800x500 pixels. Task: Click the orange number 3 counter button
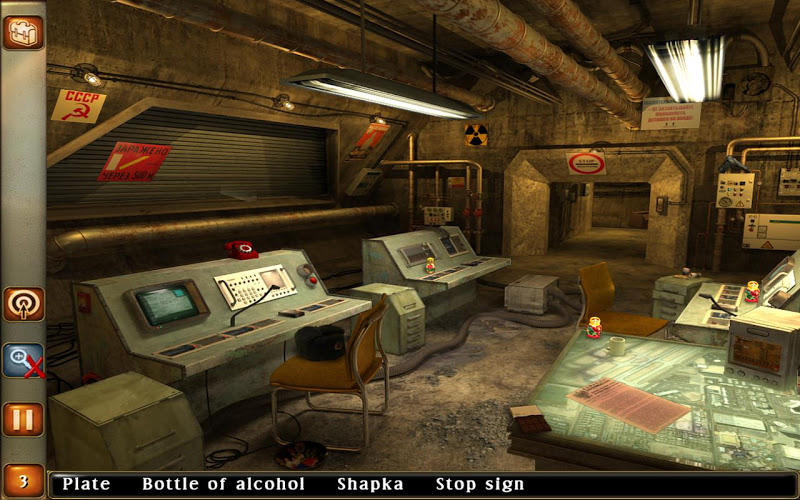pyautogui.click(x=22, y=482)
